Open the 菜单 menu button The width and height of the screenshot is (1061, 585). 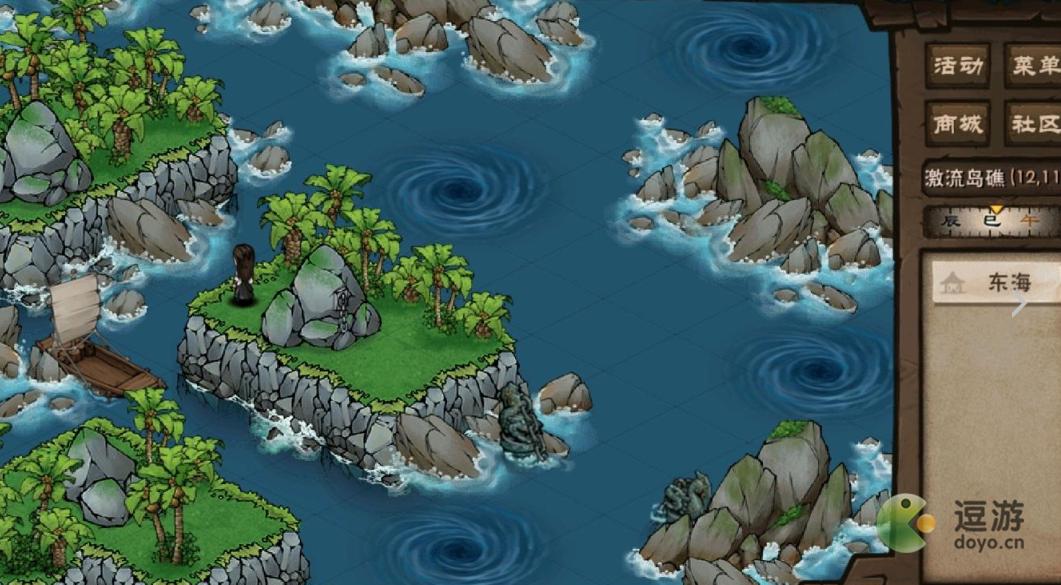(1033, 67)
